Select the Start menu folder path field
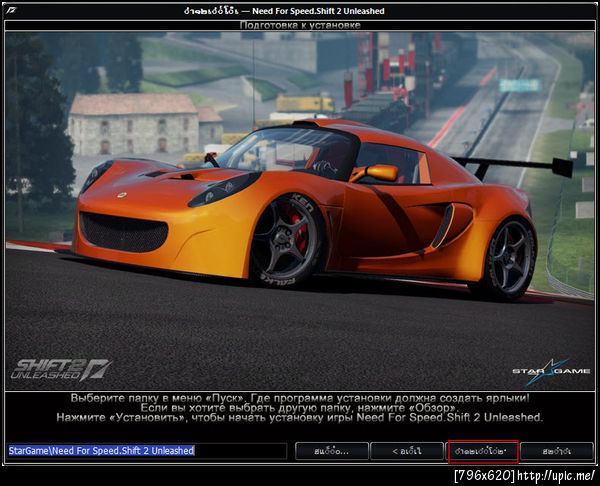The image size is (600, 486). coord(147,451)
